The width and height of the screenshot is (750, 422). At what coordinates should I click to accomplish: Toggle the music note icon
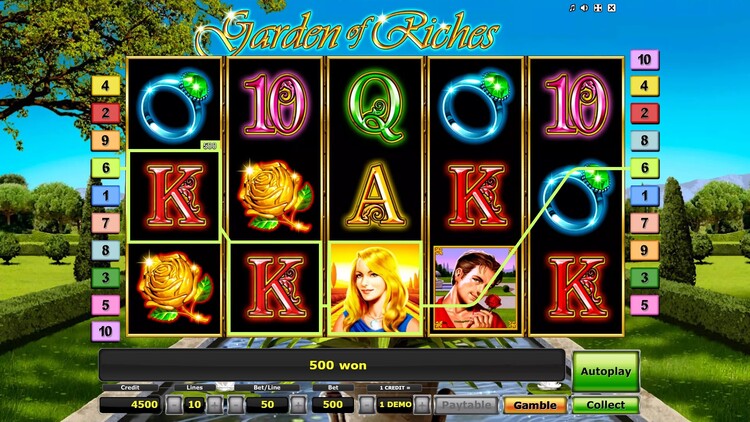point(572,8)
